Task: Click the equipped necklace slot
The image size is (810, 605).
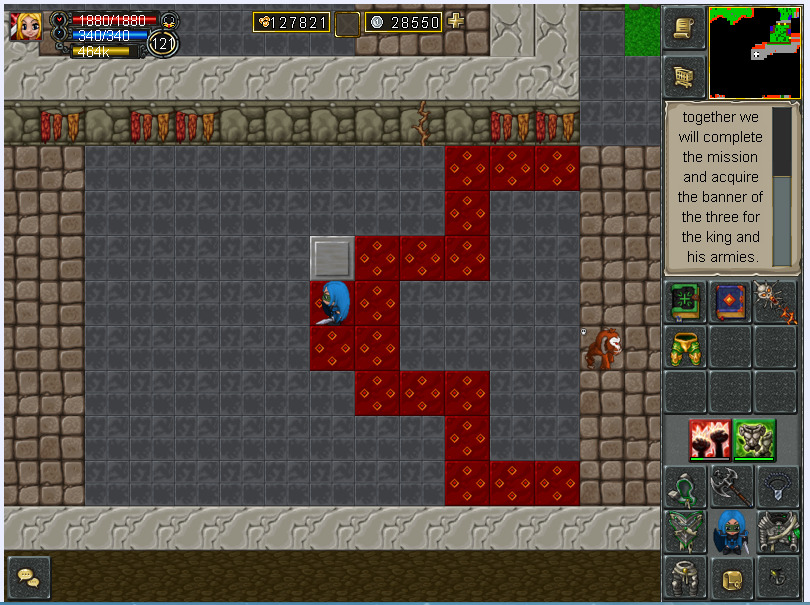Action: pos(776,486)
